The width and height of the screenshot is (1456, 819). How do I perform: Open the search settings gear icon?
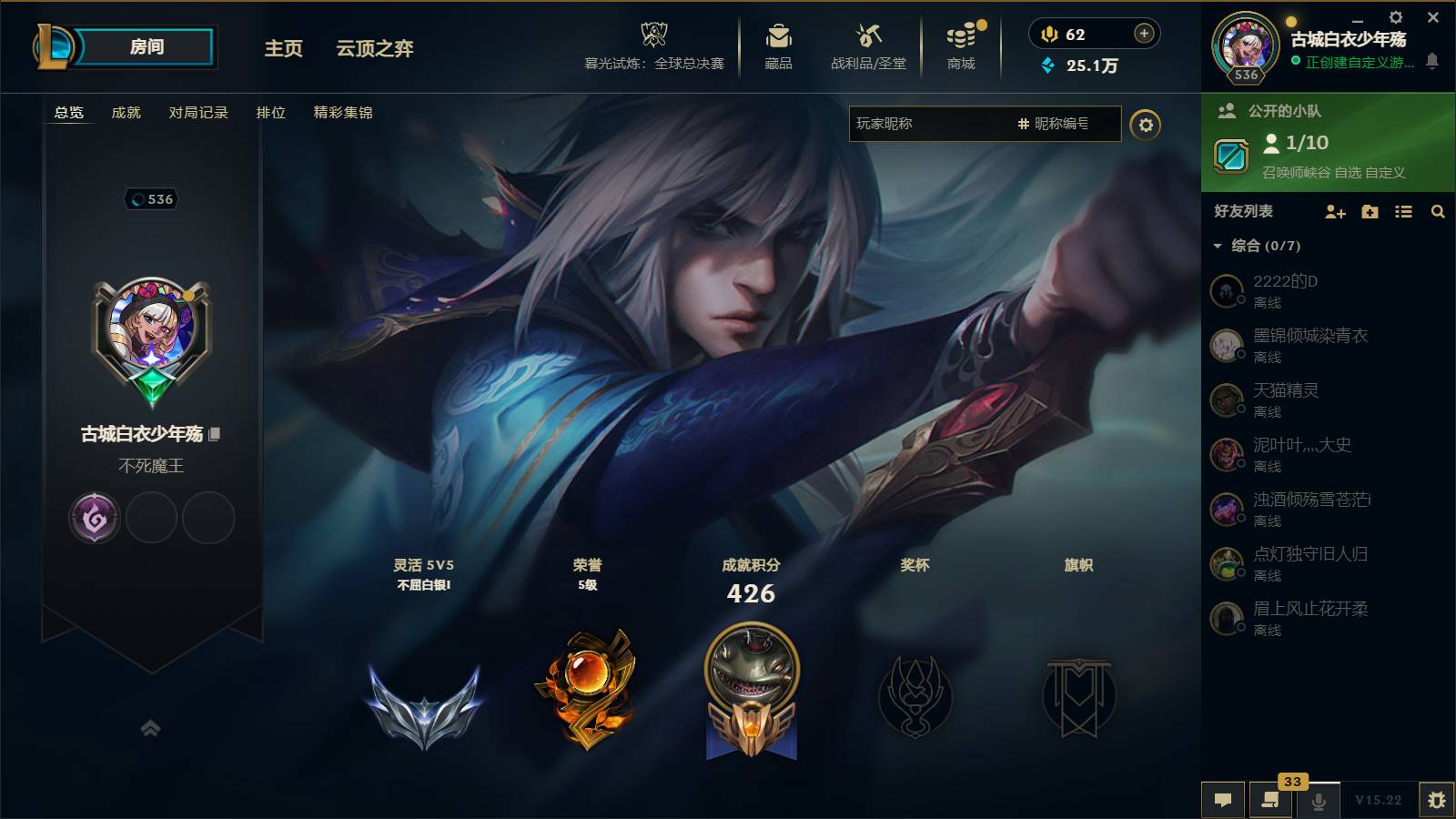point(1148,124)
